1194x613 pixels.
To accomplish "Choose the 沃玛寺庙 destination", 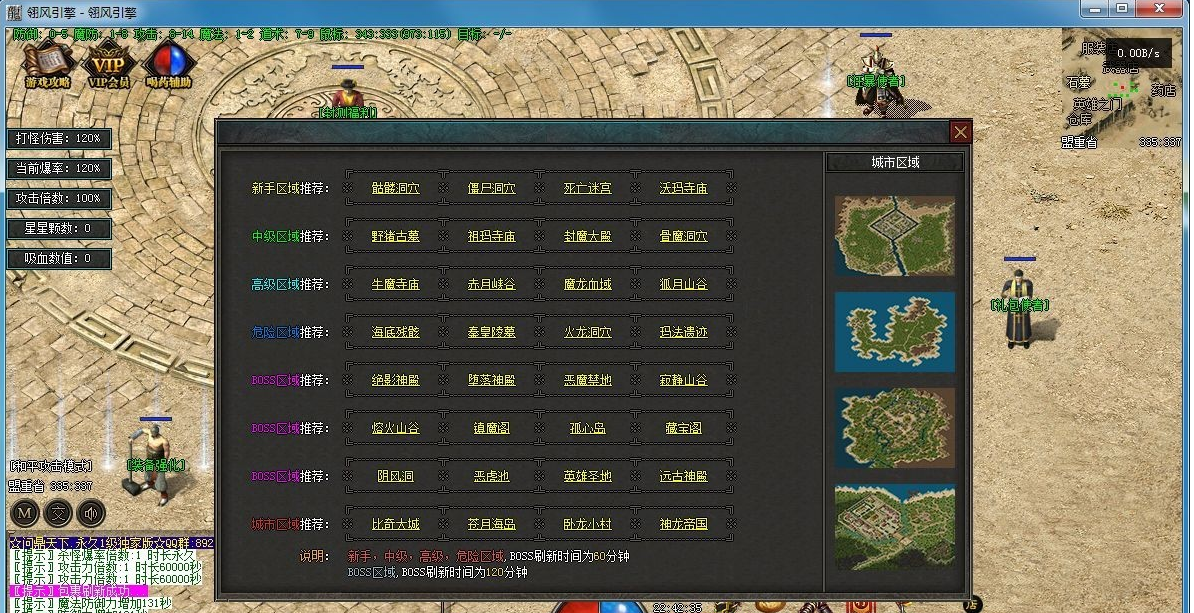I will tap(683, 188).
